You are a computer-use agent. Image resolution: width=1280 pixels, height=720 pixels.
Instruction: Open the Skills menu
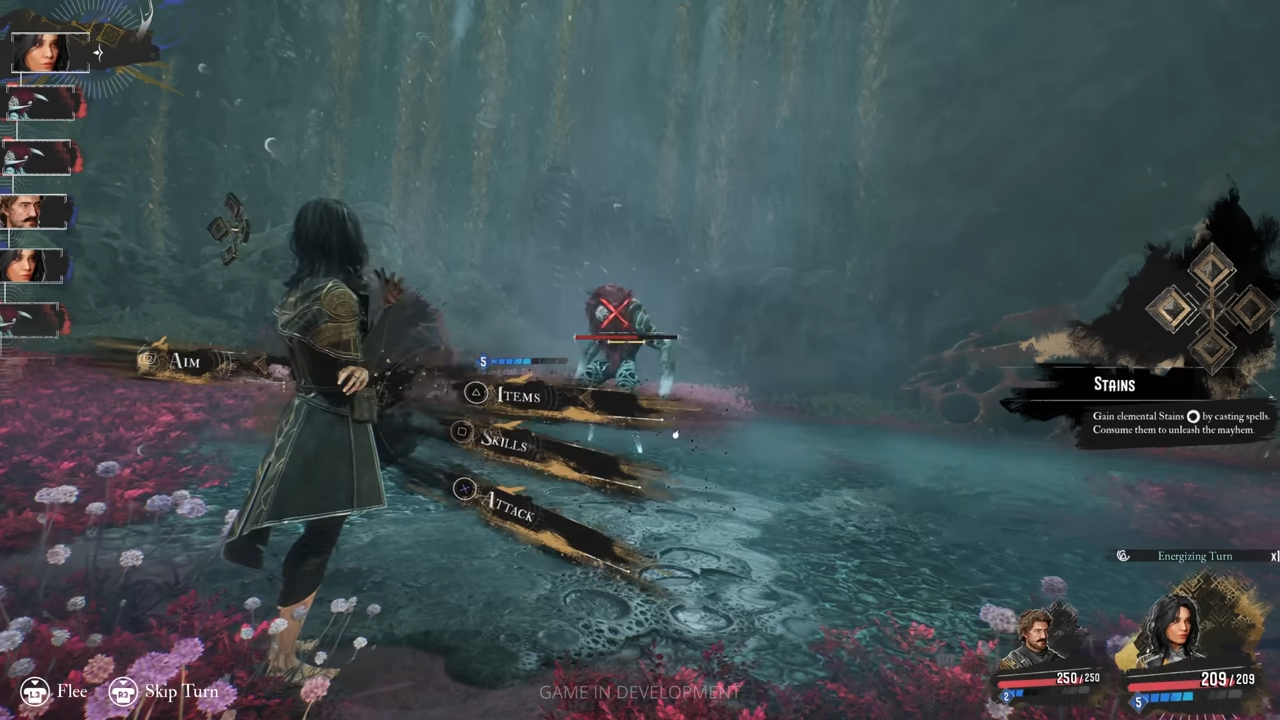[503, 440]
